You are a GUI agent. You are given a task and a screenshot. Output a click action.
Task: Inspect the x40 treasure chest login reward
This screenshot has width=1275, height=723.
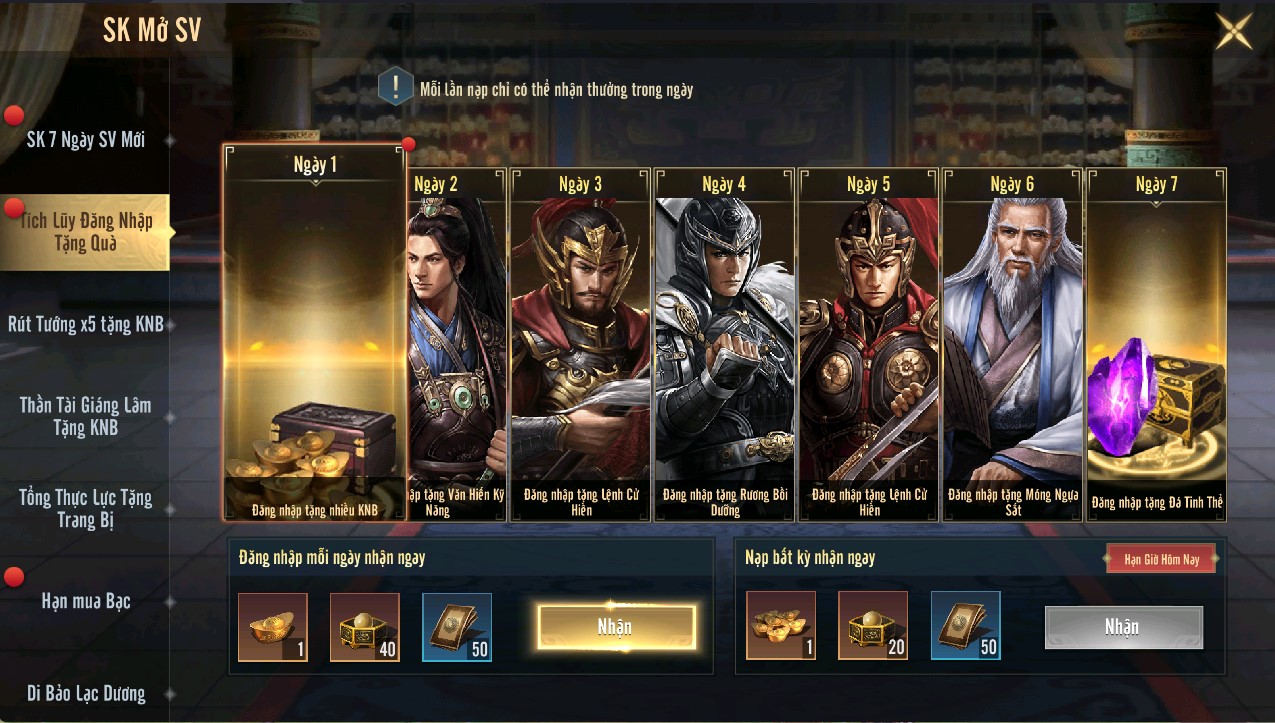click(364, 627)
